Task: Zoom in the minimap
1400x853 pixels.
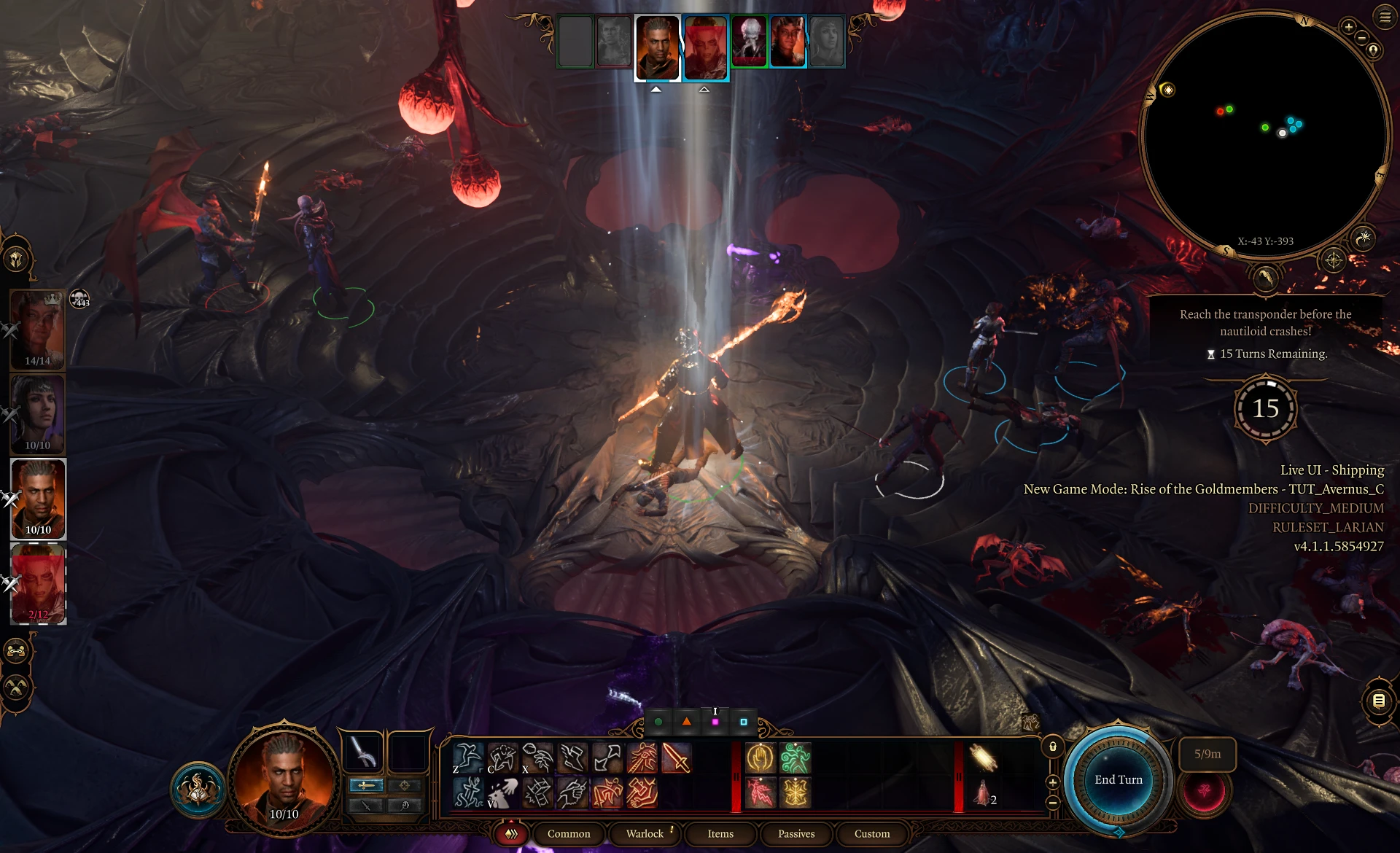Action: point(1348,27)
